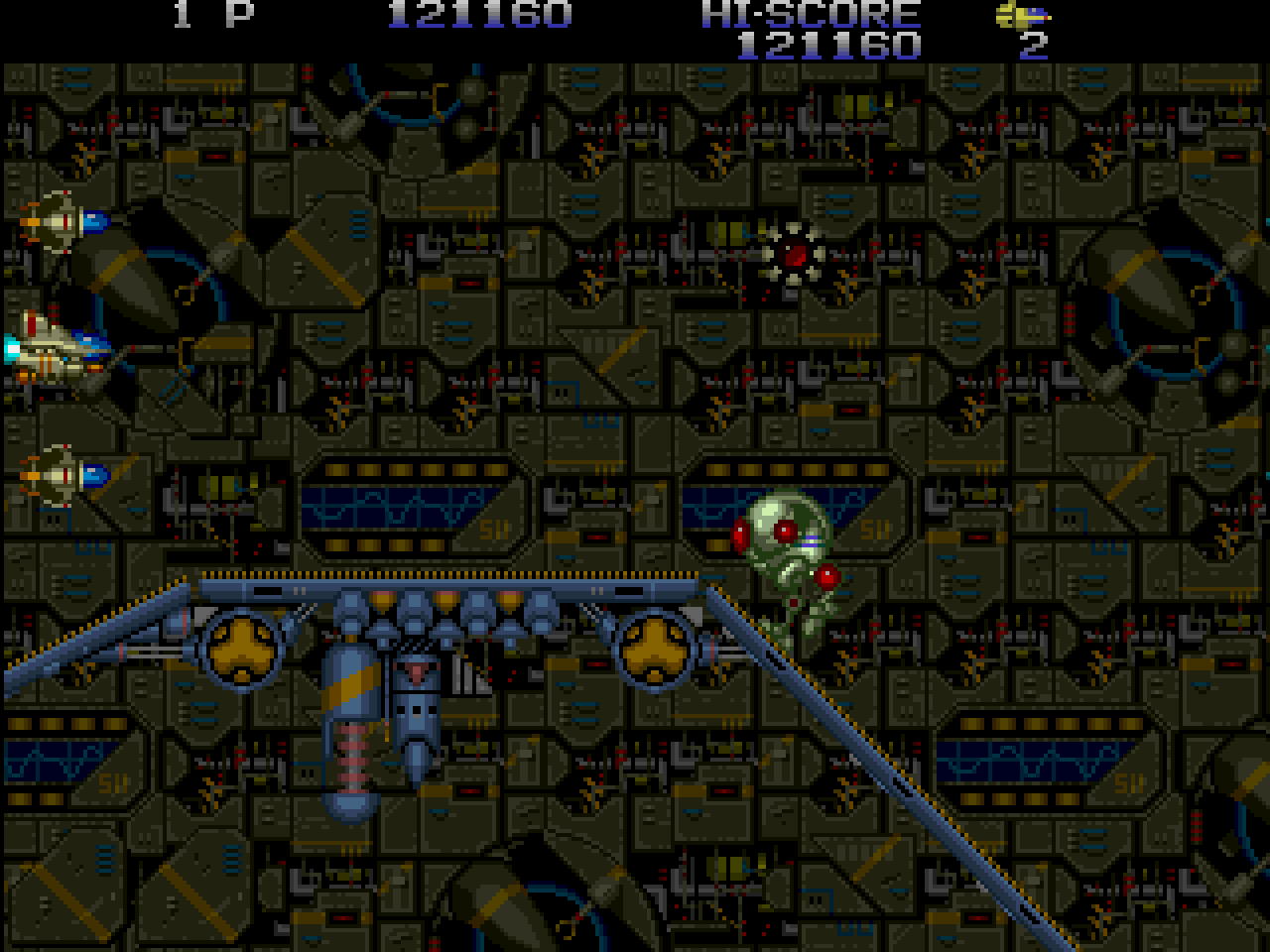Select the spare-lives ship icon in the HUD
1270x952 pixels.
point(1022,15)
